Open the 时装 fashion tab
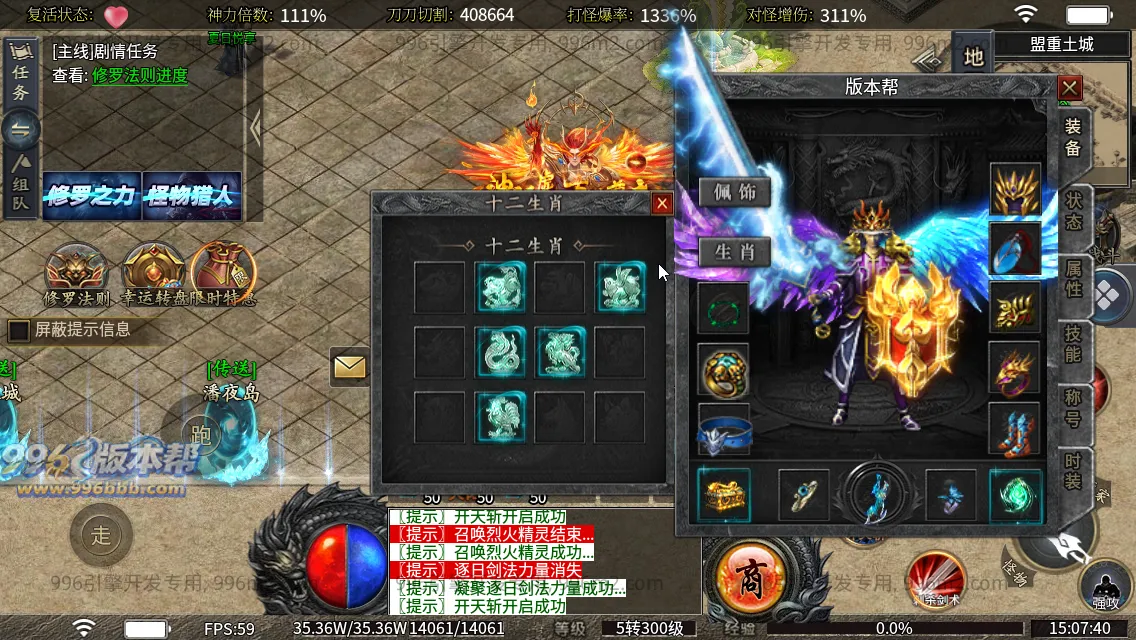The height and width of the screenshot is (640, 1136). click(1073, 473)
